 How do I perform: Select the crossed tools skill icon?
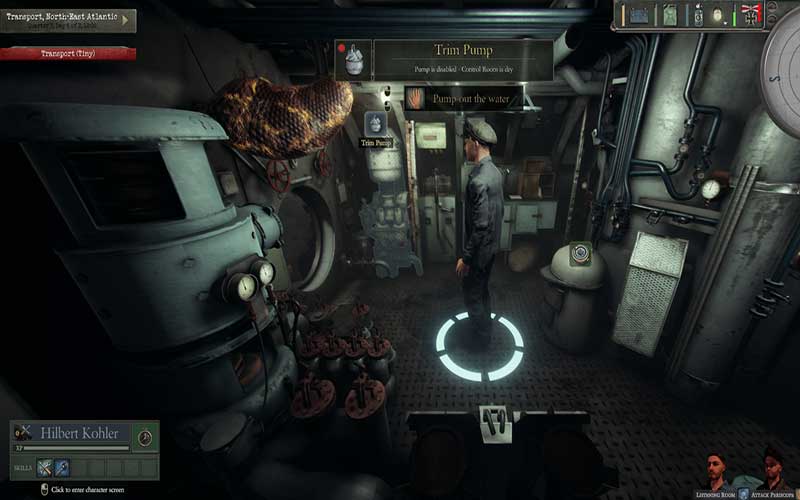tap(45, 467)
